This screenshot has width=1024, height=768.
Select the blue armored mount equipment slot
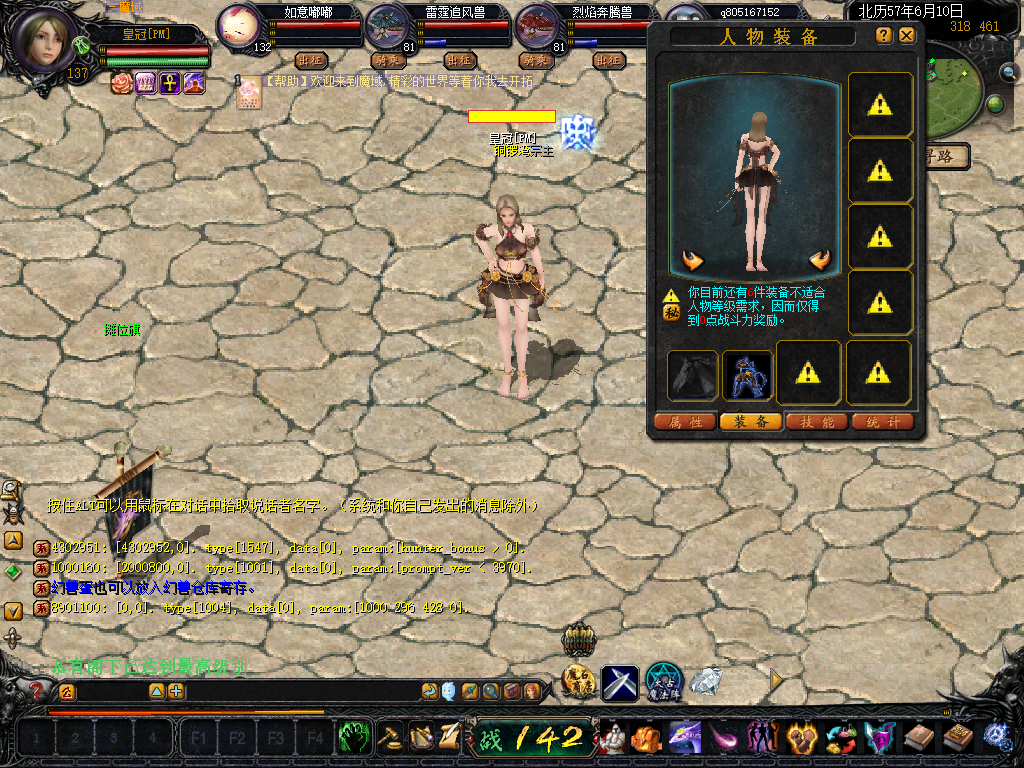[x=747, y=375]
